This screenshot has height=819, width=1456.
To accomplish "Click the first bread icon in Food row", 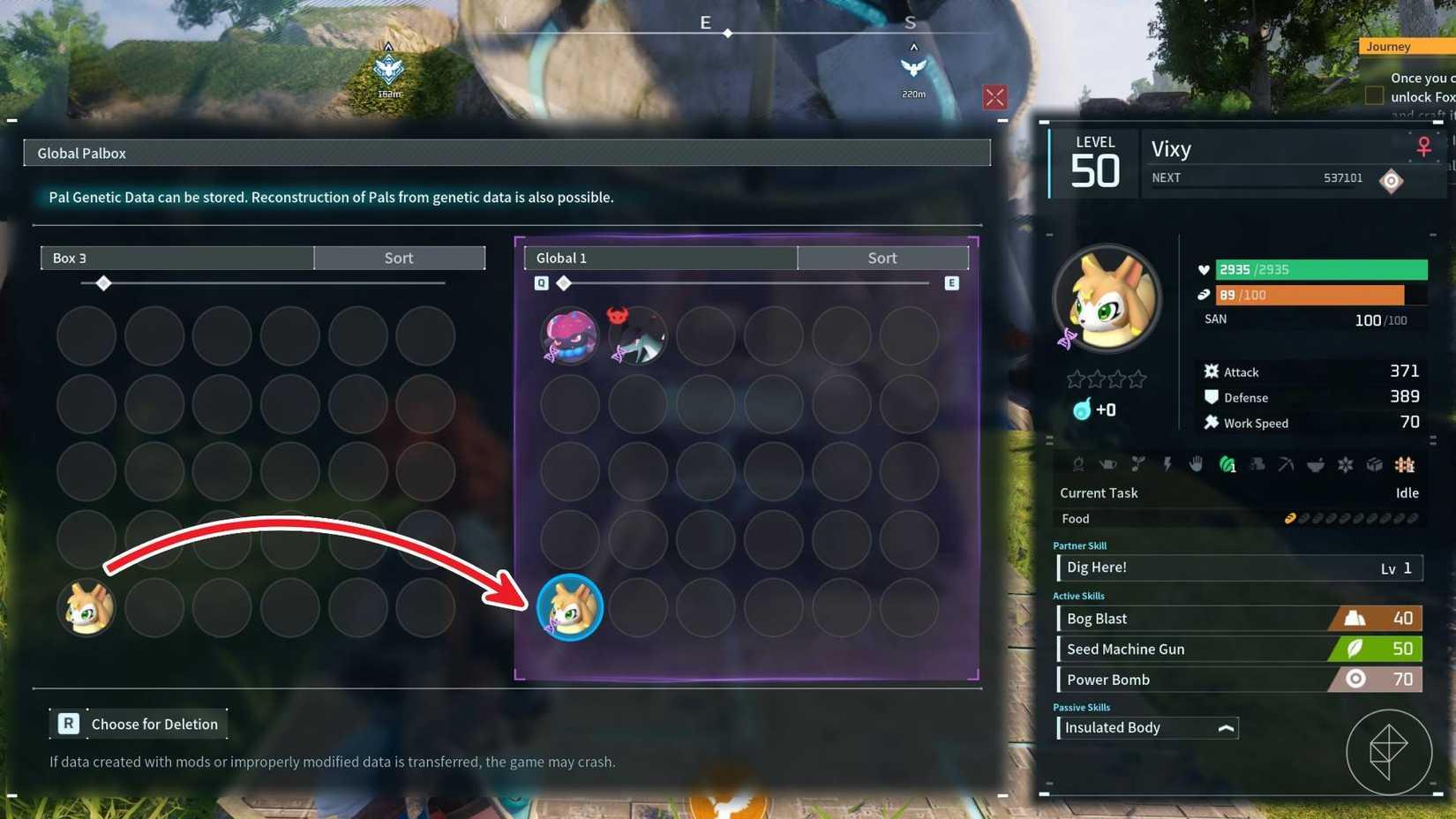I will [1290, 518].
